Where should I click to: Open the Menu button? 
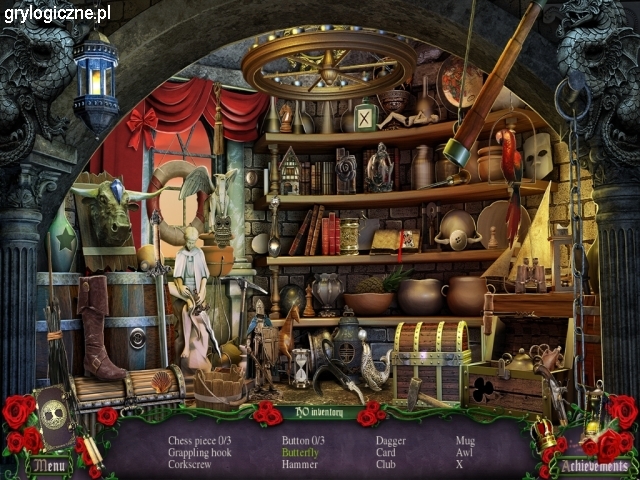click(x=49, y=465)
